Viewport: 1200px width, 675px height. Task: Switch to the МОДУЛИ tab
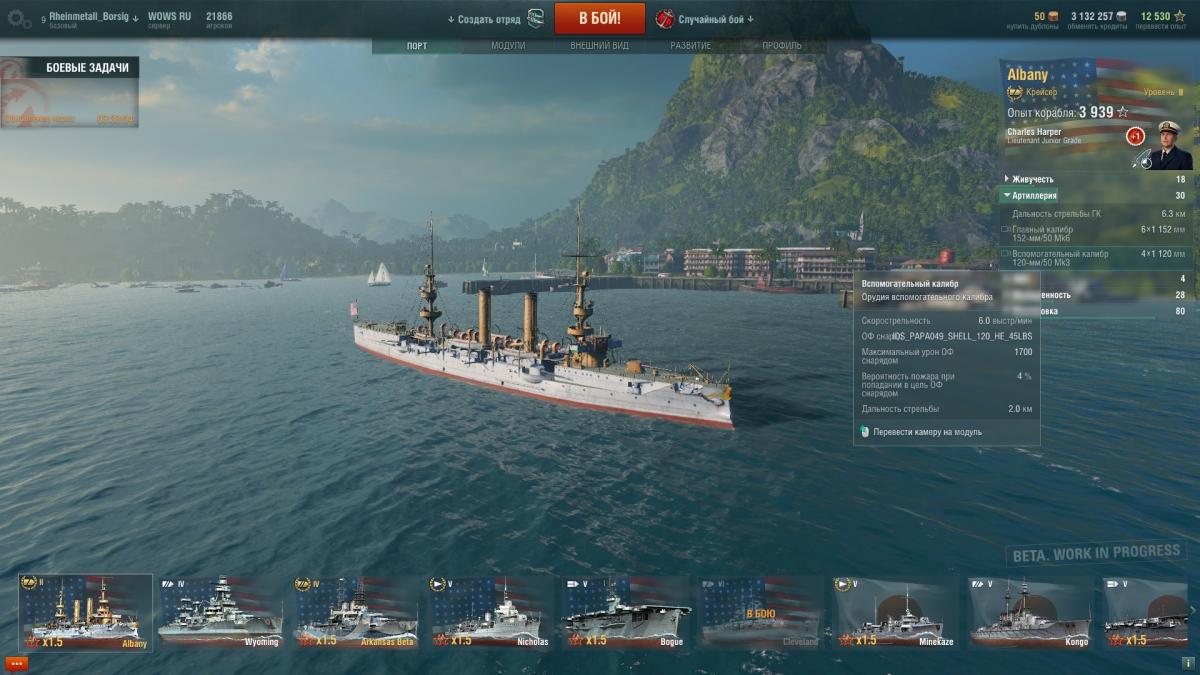click(x=508, y=46)
